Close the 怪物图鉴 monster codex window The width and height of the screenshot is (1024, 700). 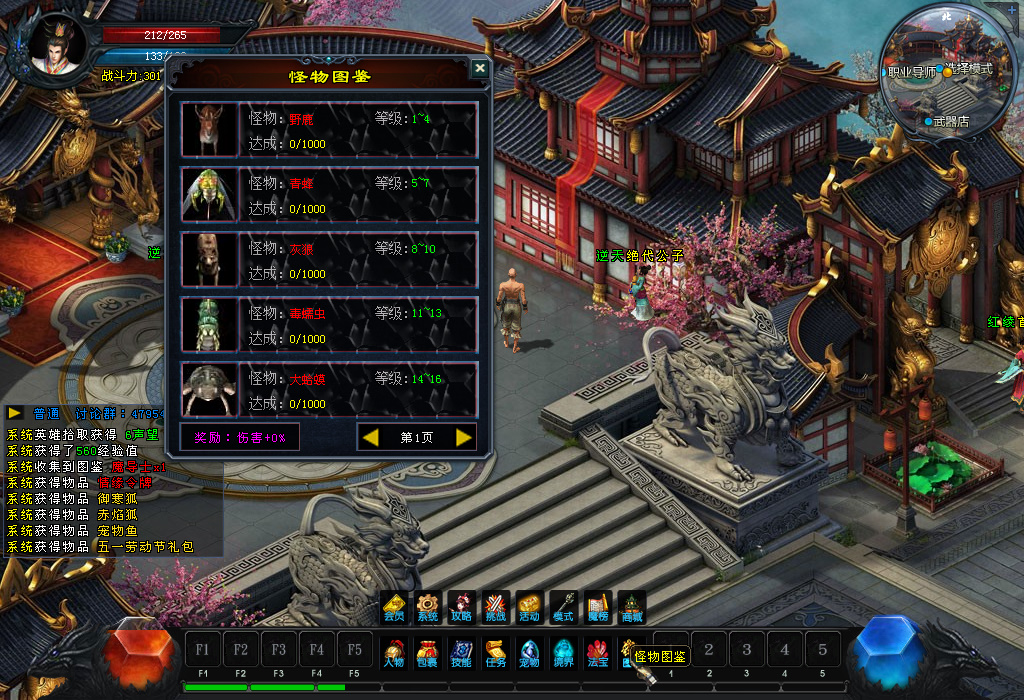480,68
